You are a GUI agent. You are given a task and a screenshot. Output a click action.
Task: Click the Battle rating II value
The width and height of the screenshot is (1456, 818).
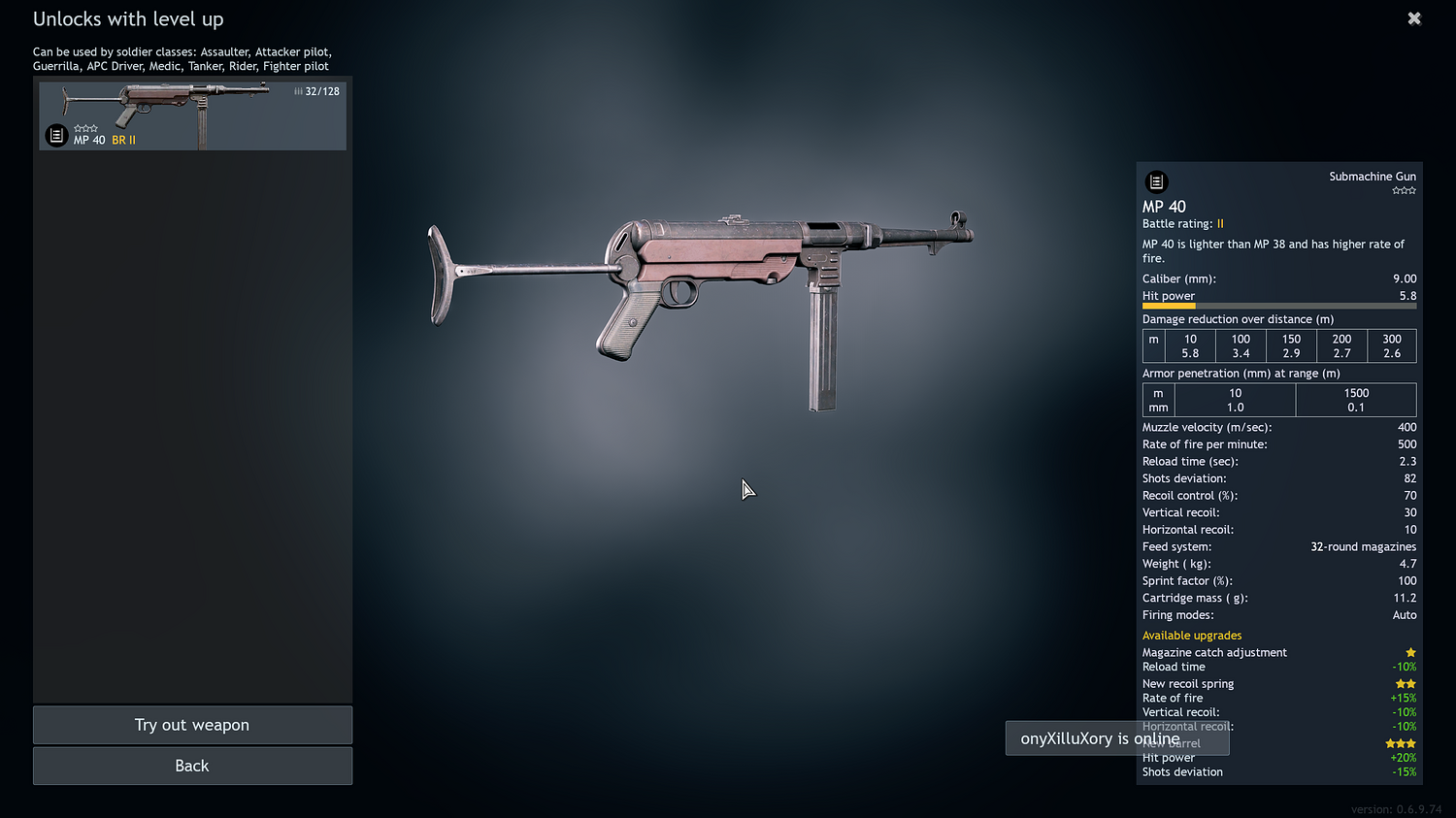[x=1221, y=223]
